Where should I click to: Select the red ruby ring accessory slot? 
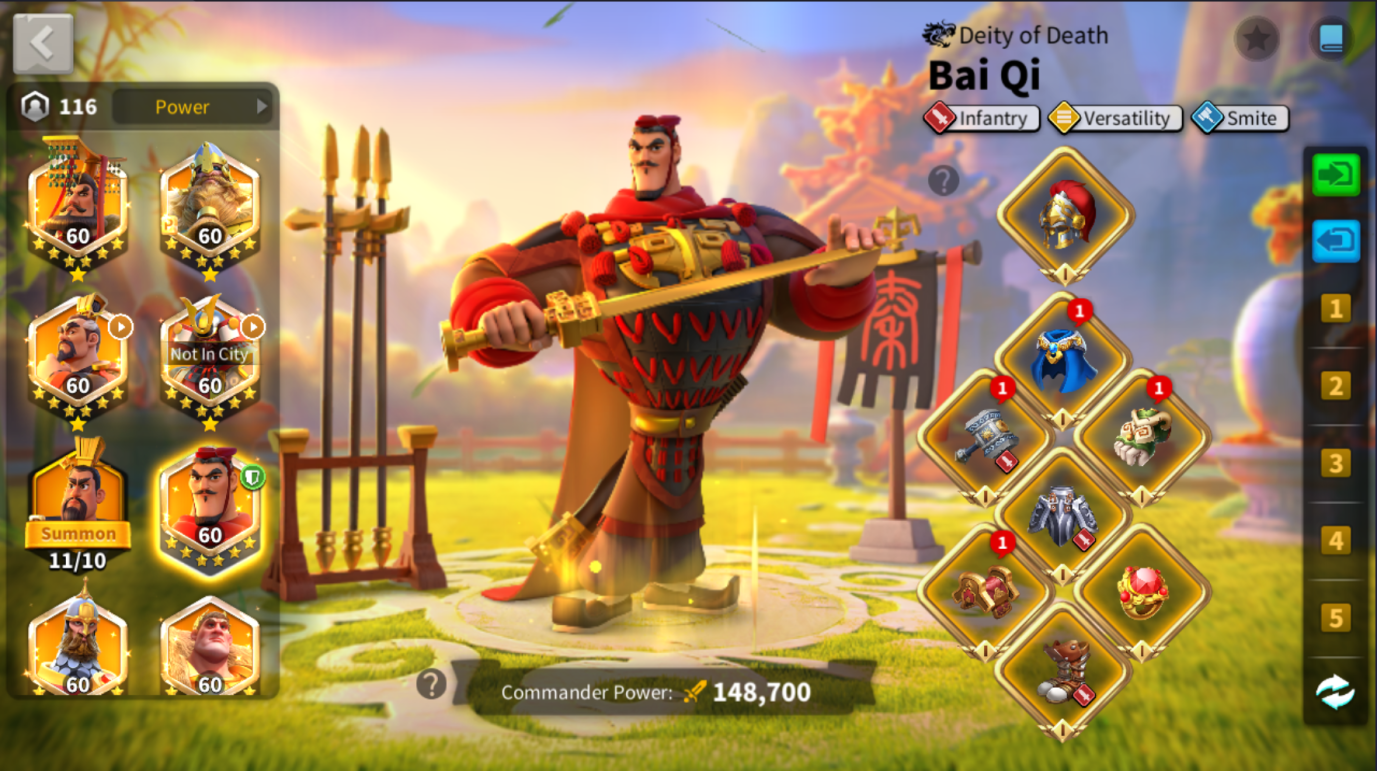[1142, 592]
